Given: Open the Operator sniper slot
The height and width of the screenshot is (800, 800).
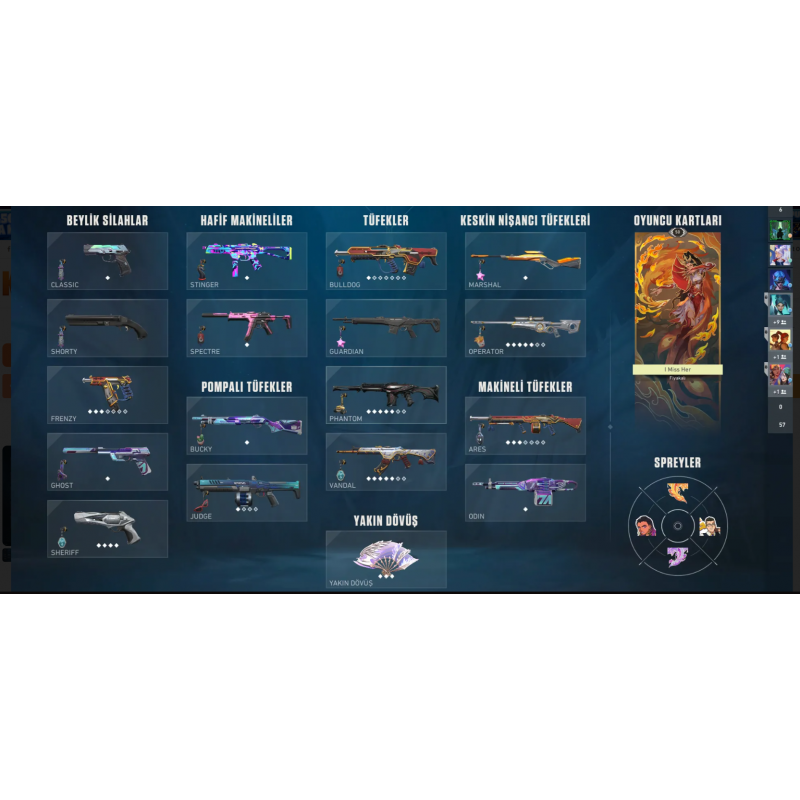Looking at the screenshot, I should point(525,328).
